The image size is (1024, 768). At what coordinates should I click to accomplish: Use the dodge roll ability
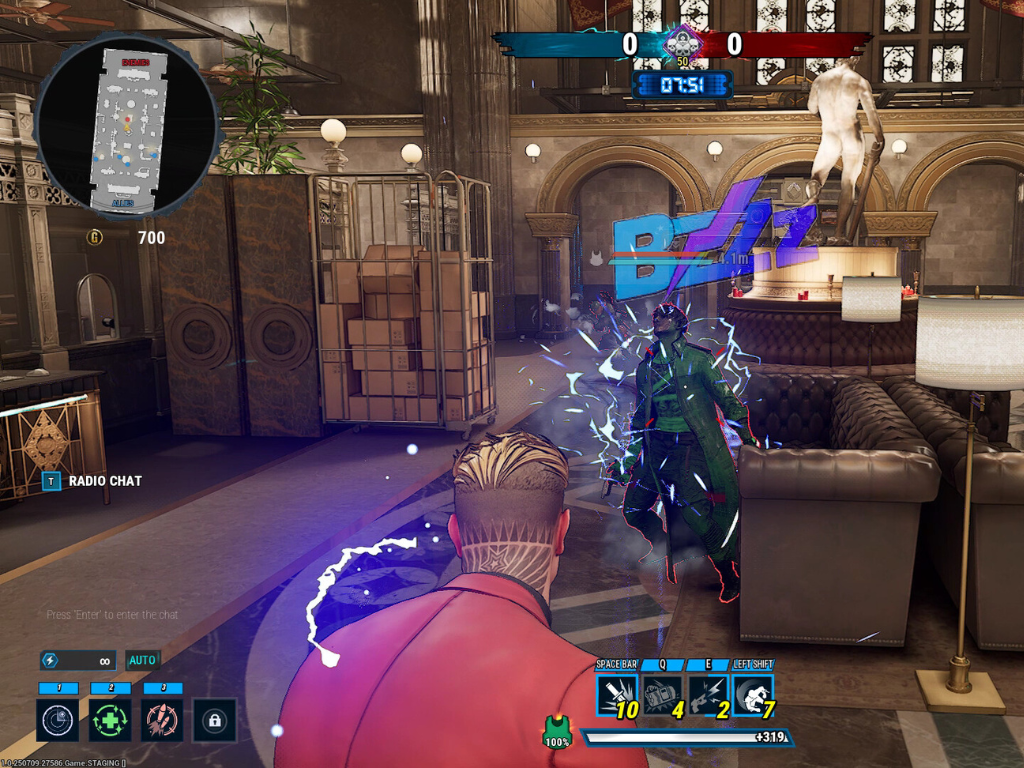pos(753,695)
